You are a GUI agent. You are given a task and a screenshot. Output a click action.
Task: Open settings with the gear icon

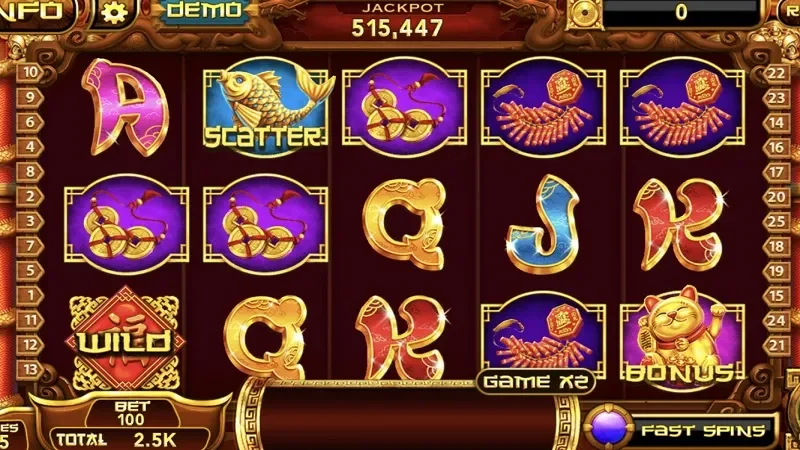(x=117, y=13)
